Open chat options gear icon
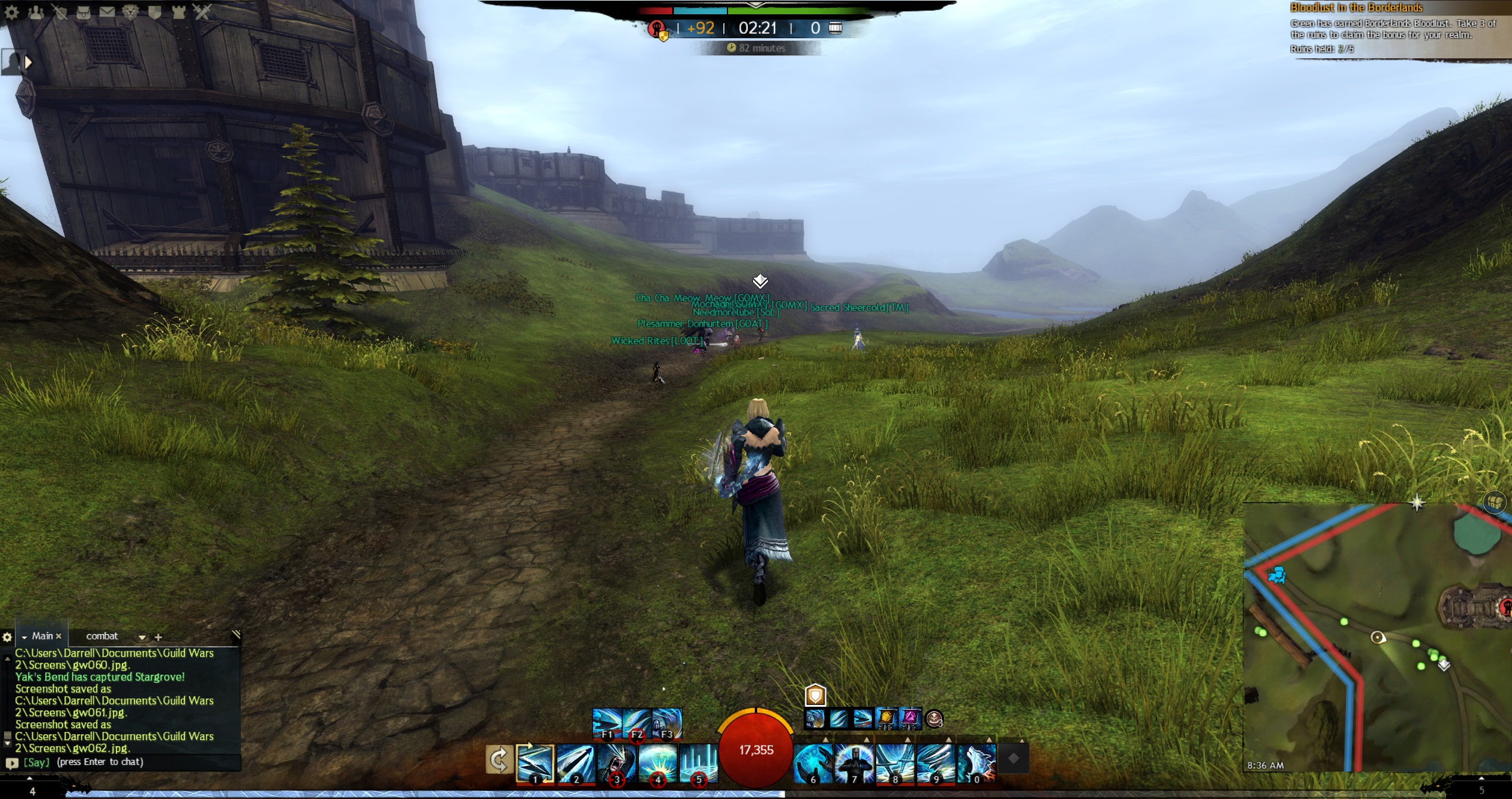 7,637
